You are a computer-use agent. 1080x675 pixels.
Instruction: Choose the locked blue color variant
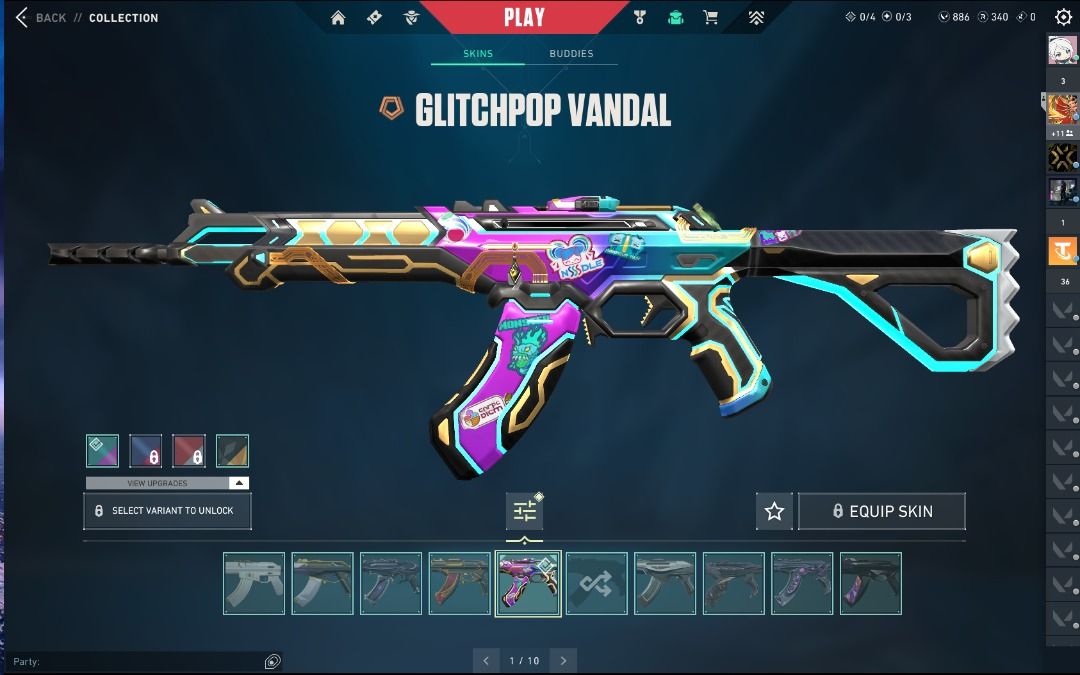point(146,451)
